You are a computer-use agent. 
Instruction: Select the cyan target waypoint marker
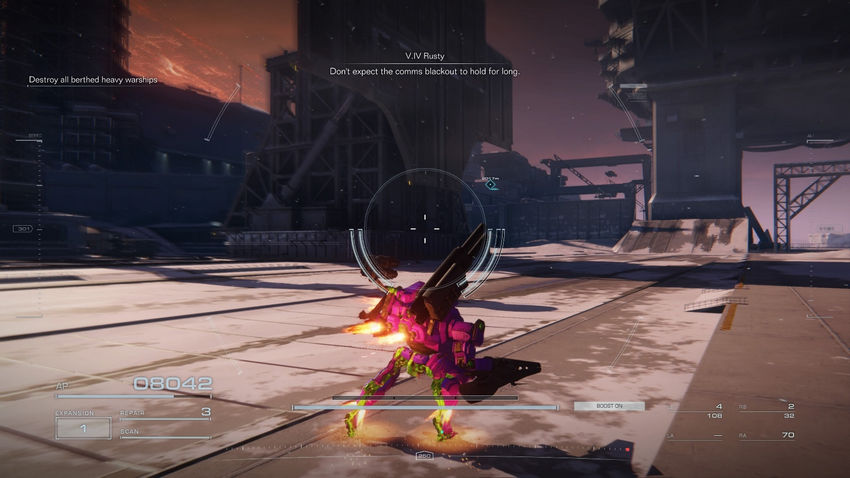(x=492, y=185)
